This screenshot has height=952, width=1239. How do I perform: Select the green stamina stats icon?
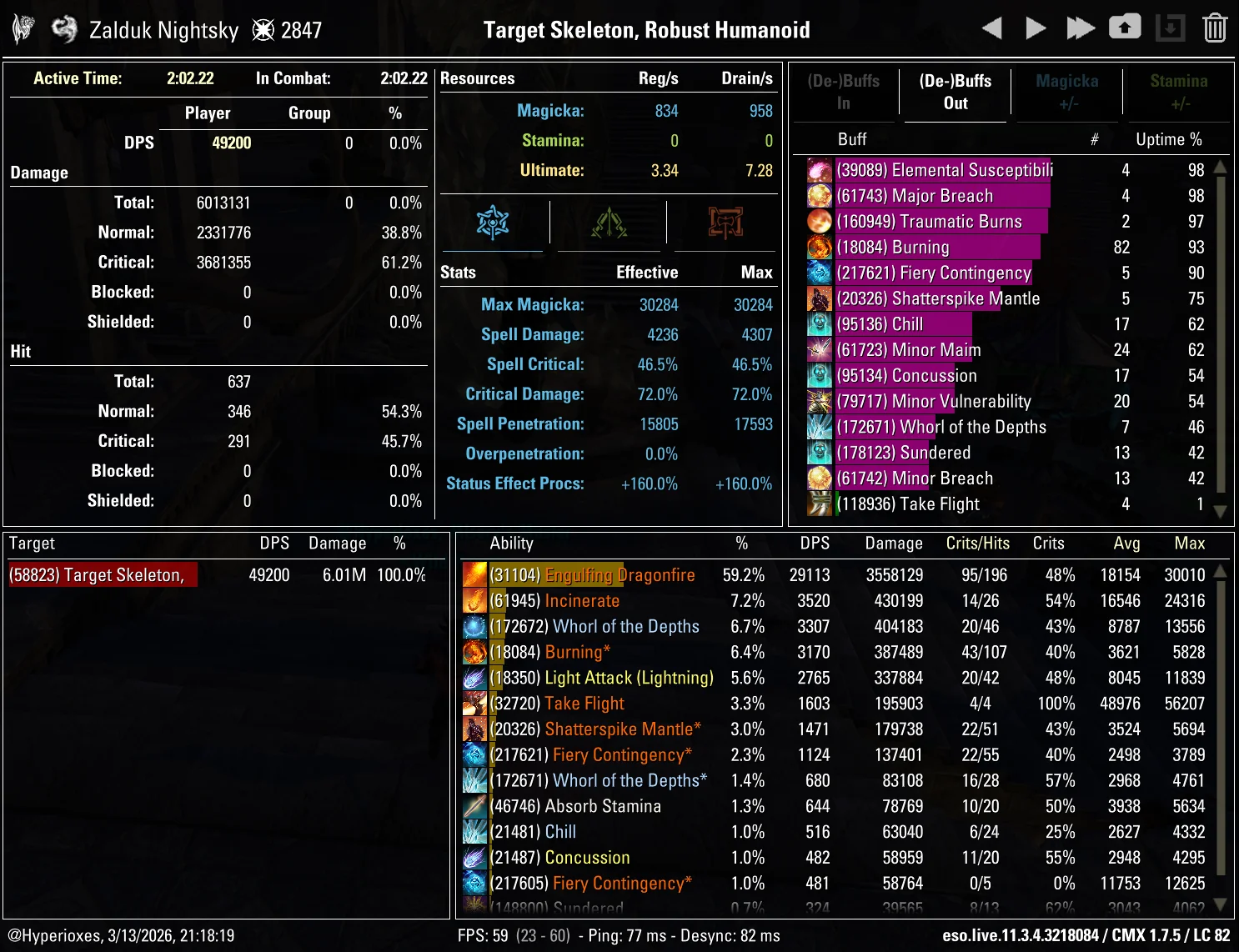click(609, 223)
